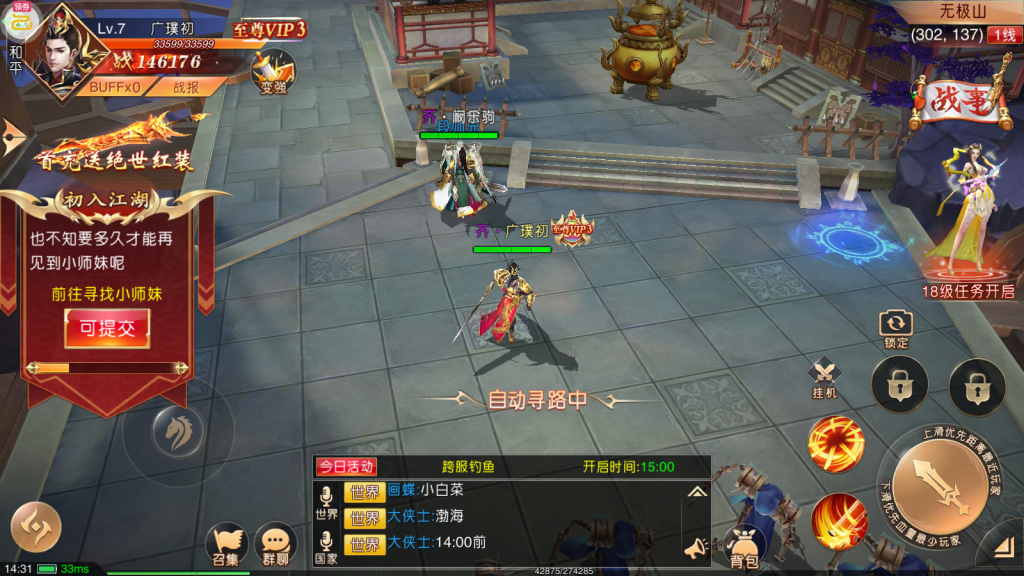Click the 可提交 quest submit button

107,328
